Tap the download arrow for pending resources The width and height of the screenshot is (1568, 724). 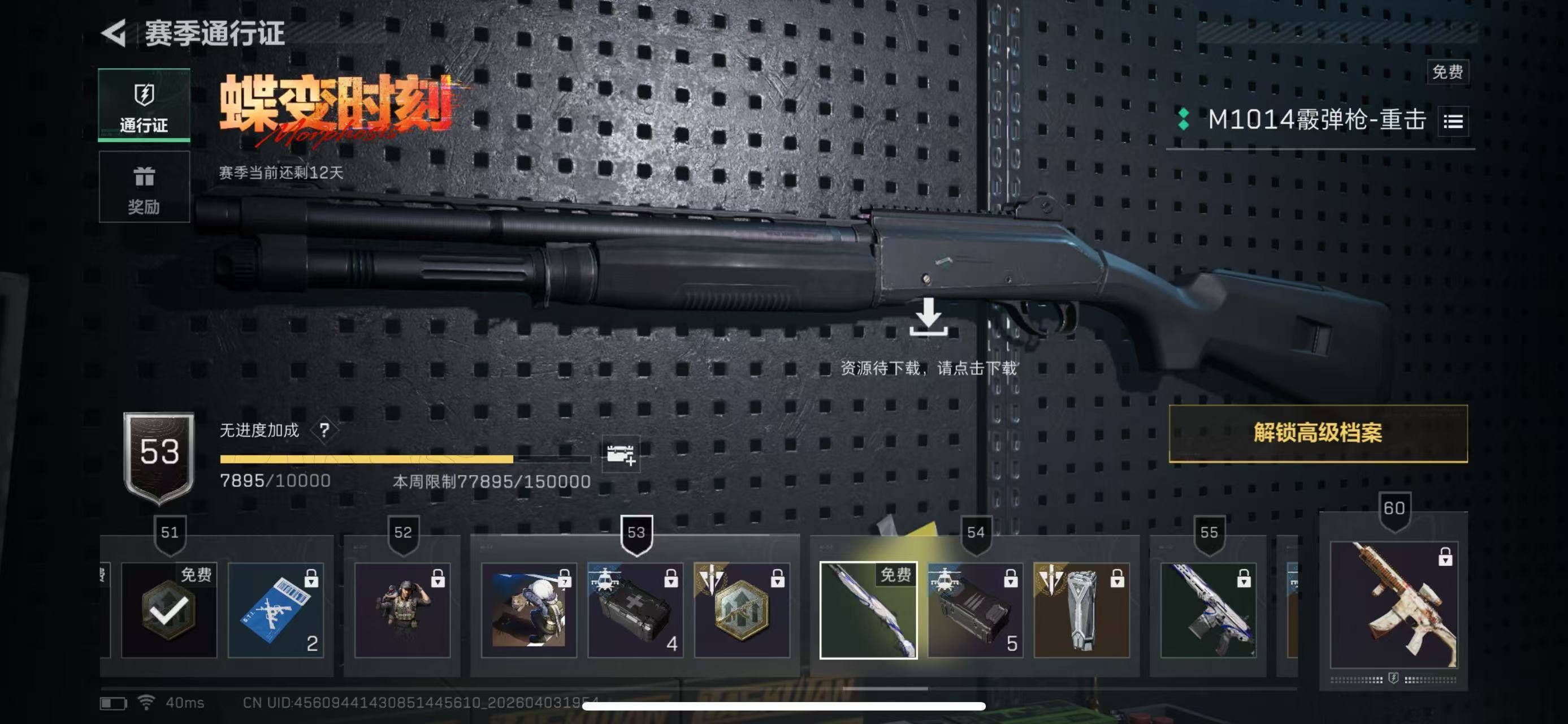click(x=928, y=317)
